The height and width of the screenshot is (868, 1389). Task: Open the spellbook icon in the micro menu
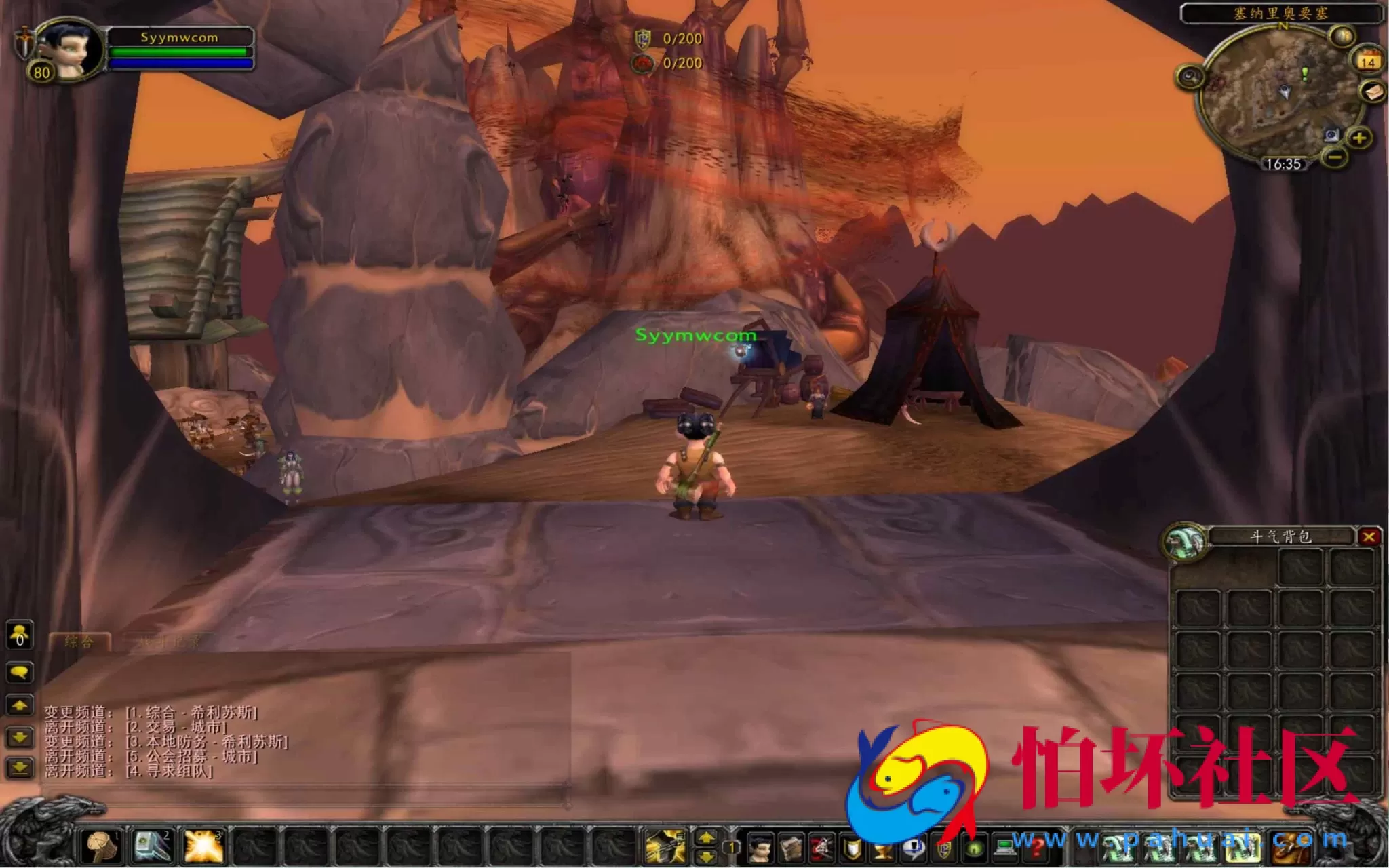tap(791, 848)
